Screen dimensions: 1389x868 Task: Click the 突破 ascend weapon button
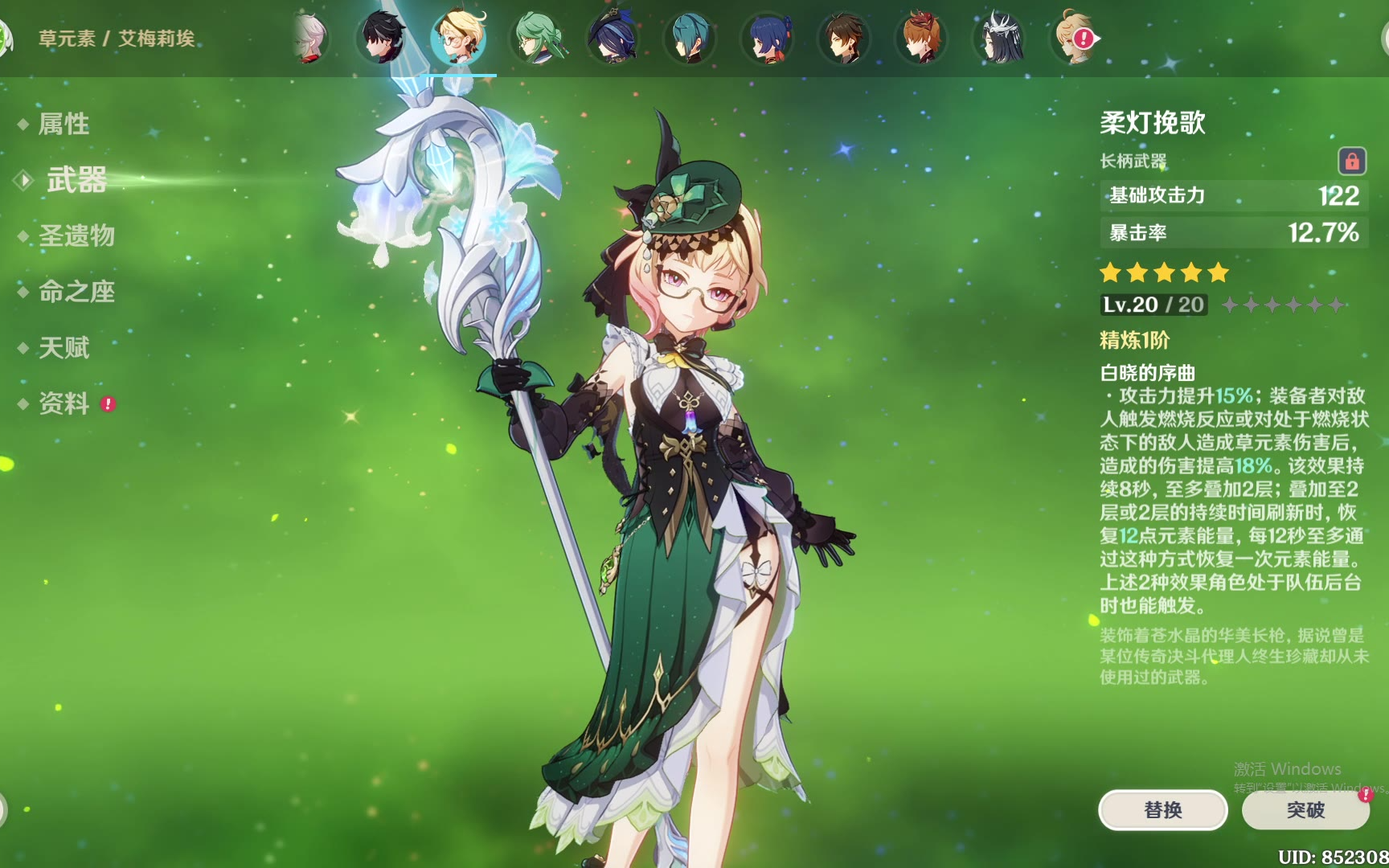[x=1305, y=809]
